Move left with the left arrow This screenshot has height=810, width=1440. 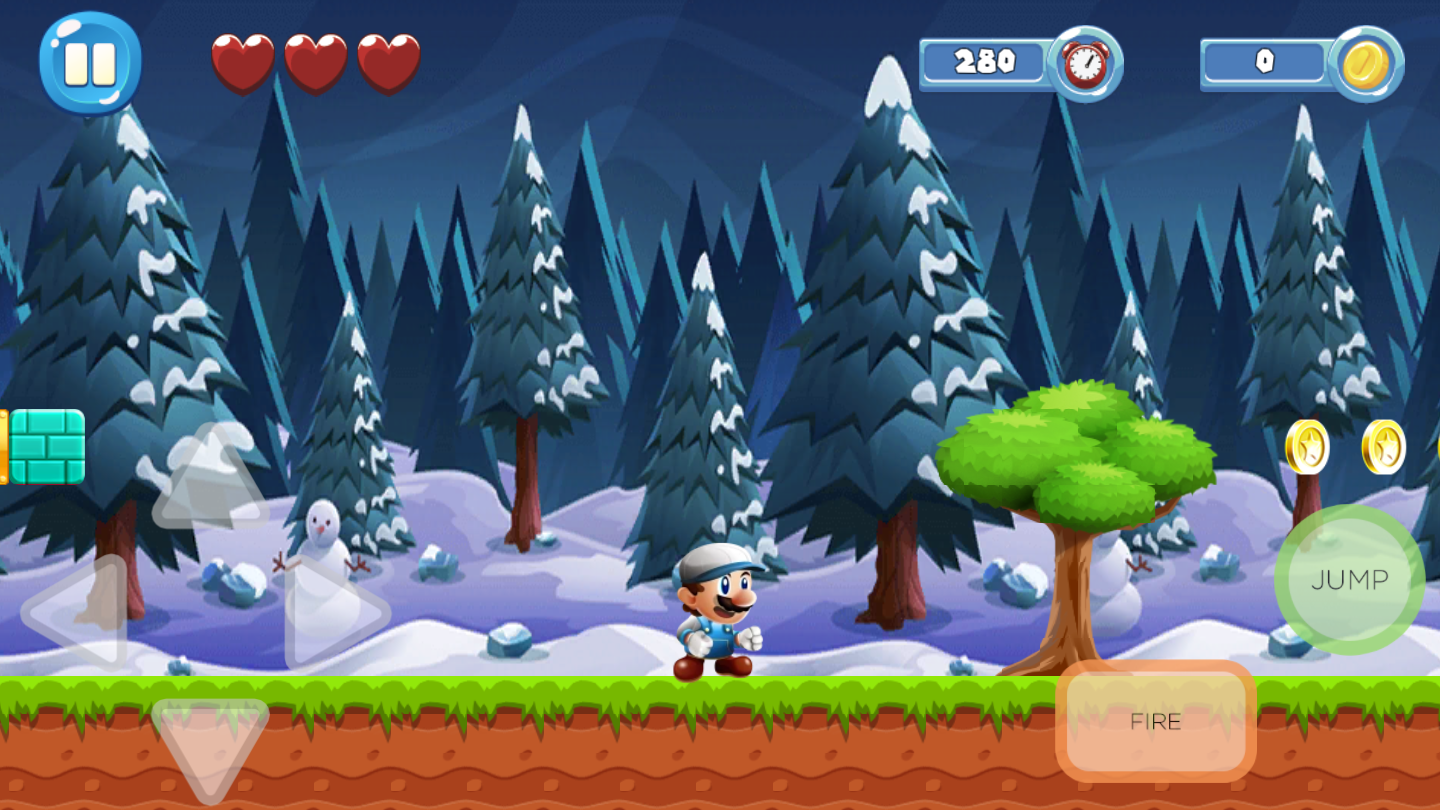click(80, 612)
